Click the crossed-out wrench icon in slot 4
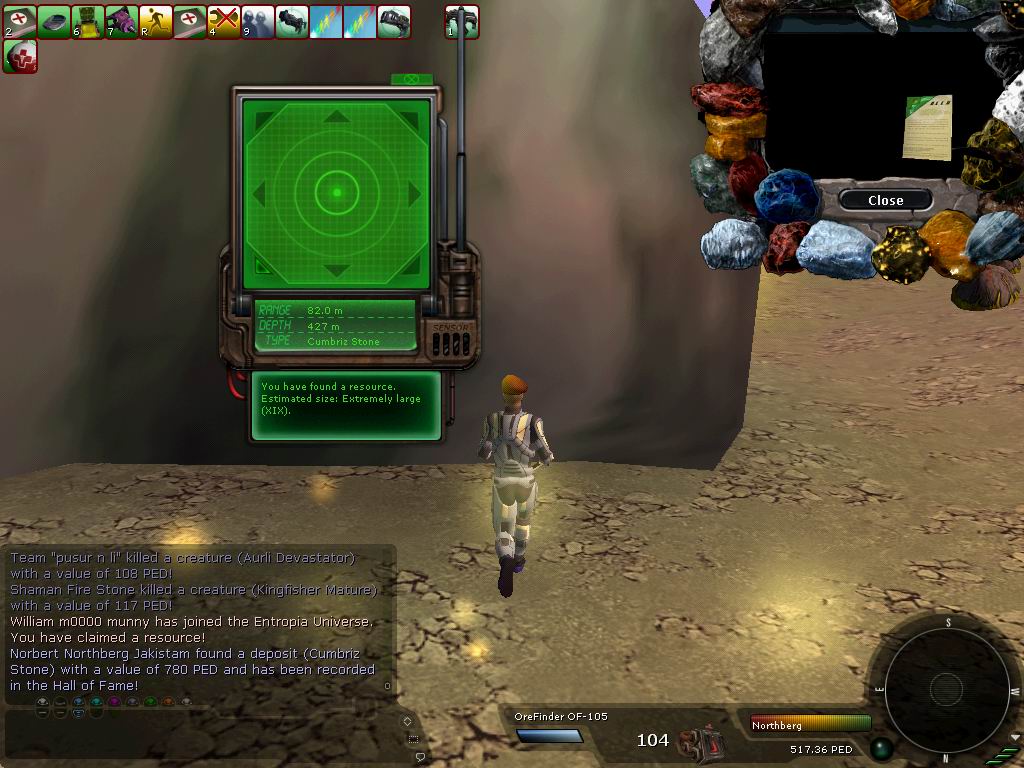The width and height of the screenshot is (1024, 768). pos(224,21)
